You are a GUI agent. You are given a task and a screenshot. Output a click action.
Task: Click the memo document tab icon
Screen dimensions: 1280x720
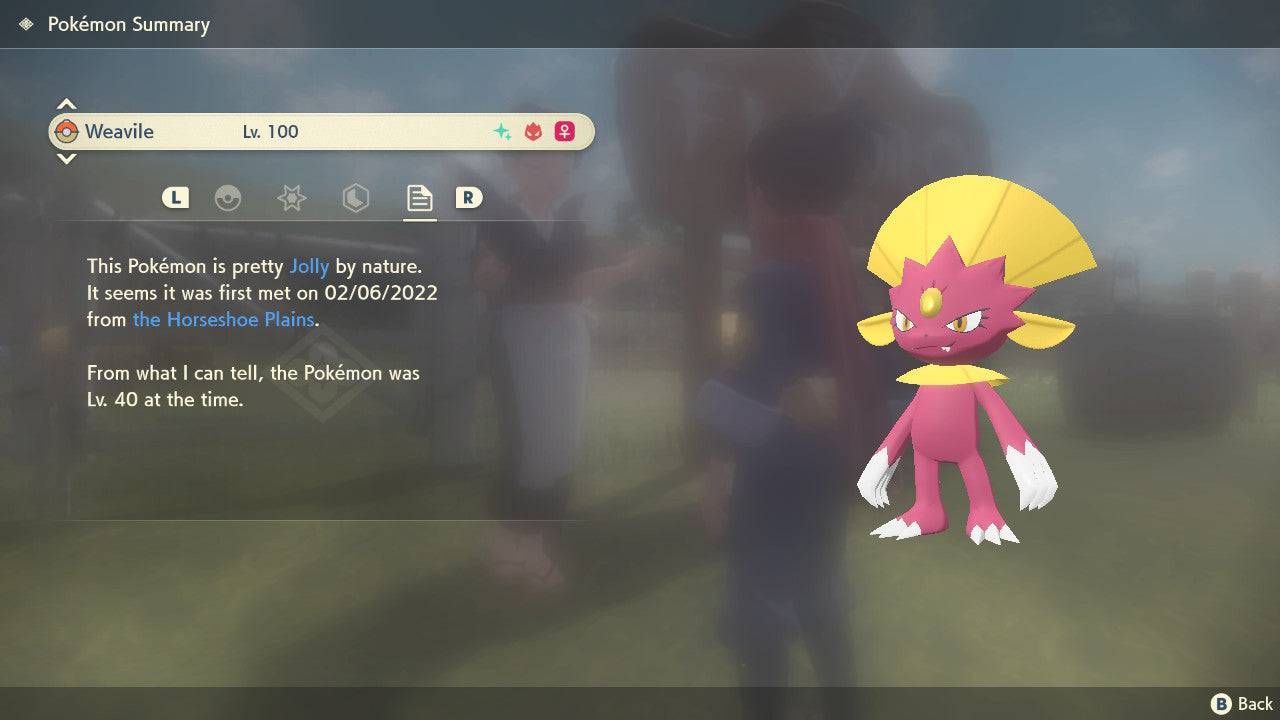tap(419, 198)
